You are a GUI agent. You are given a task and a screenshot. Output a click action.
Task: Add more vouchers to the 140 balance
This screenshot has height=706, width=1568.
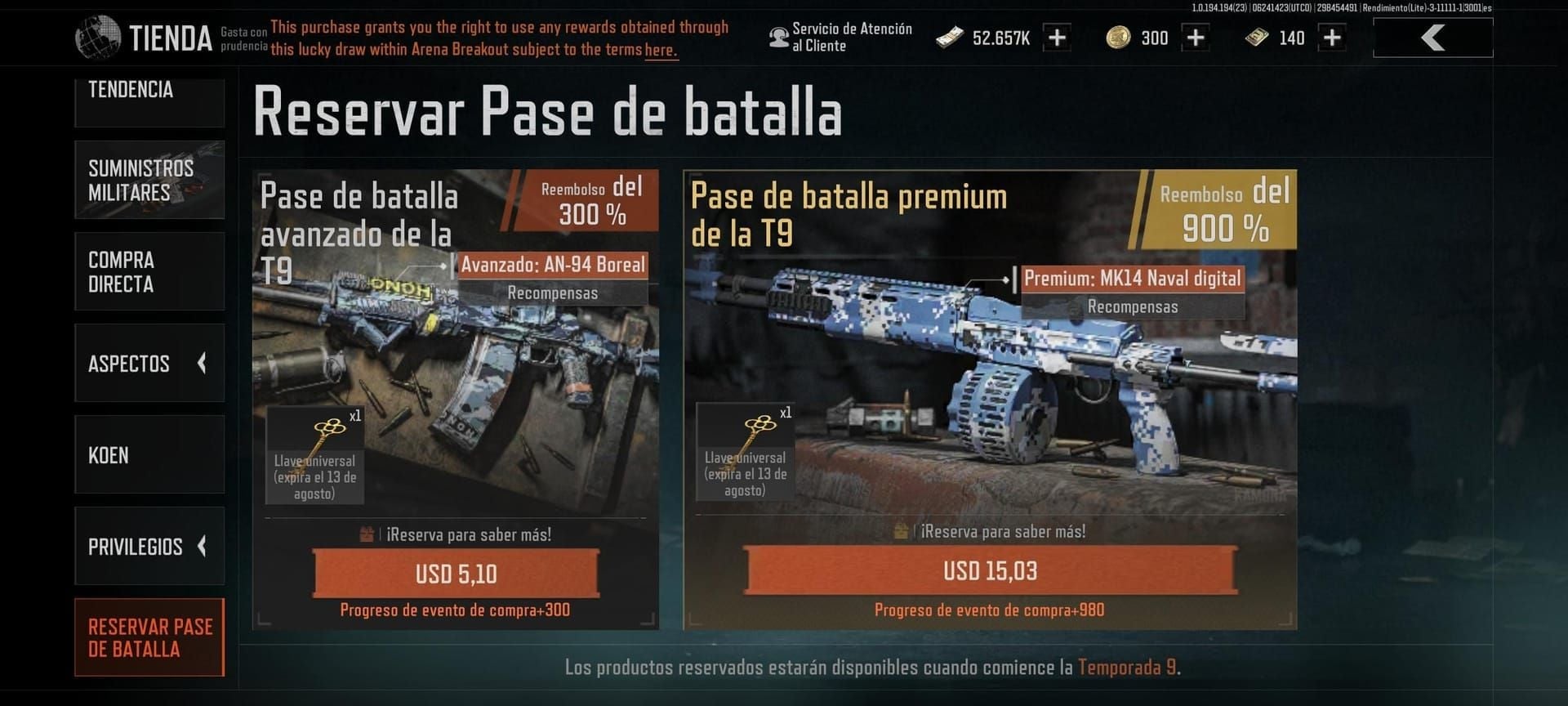point(1332,38)
